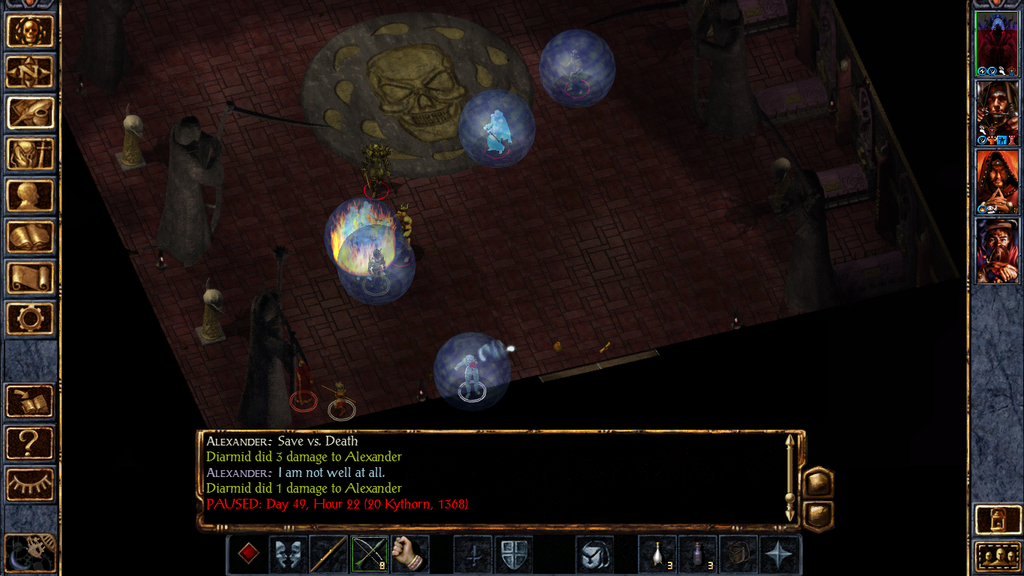Open the gear-shaped options menu
The width and height of the screenshot is (1024, 576).
(x=30, y=318)
